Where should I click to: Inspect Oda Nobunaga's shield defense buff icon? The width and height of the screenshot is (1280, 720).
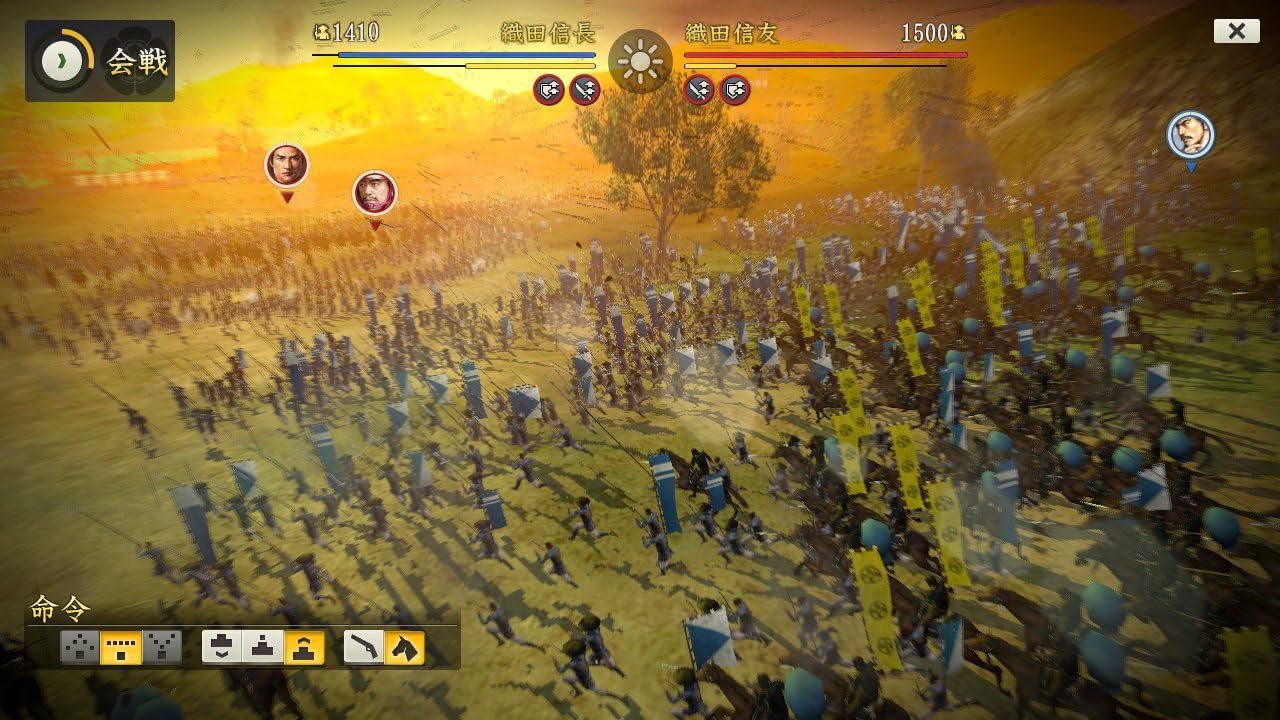[549, 90]
